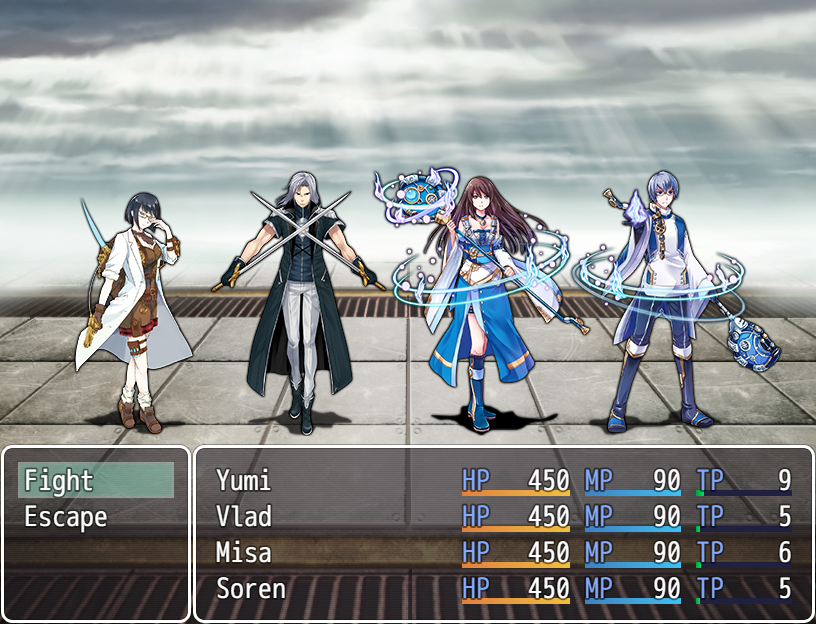Click Vlad's party status row
The width and height of the screenshot is (816, 624).
[503, 517]
